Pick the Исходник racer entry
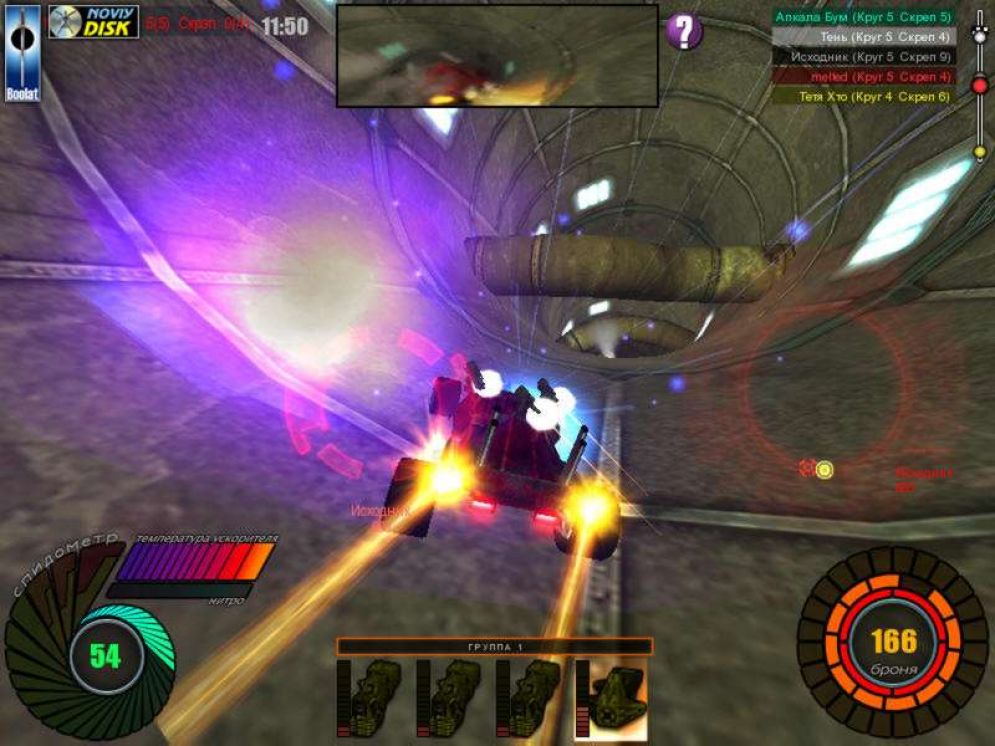 [x=863, y=57]
